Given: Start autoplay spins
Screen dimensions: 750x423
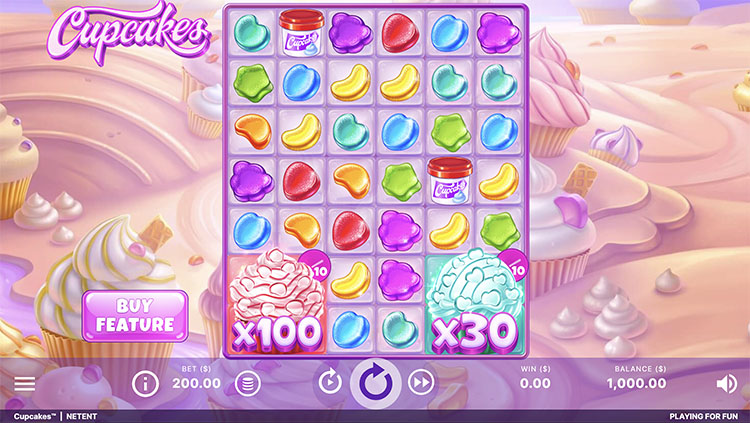Looking at the screenshot, I should click(x=330, y=382).
